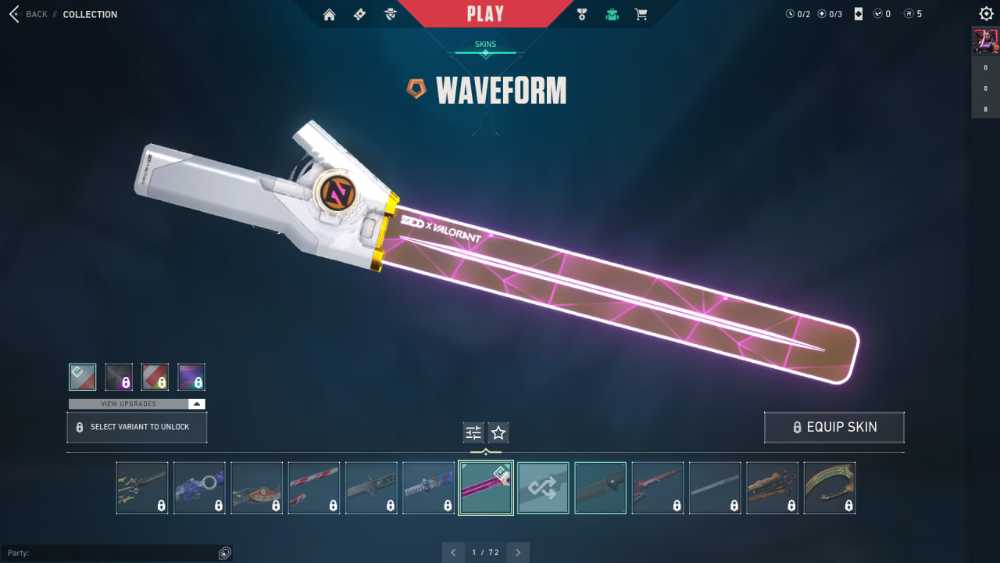Start matchmaking with the PLAY button
Image resolution: width=1000 pixels, height=563 pixels.
(485, 14)
